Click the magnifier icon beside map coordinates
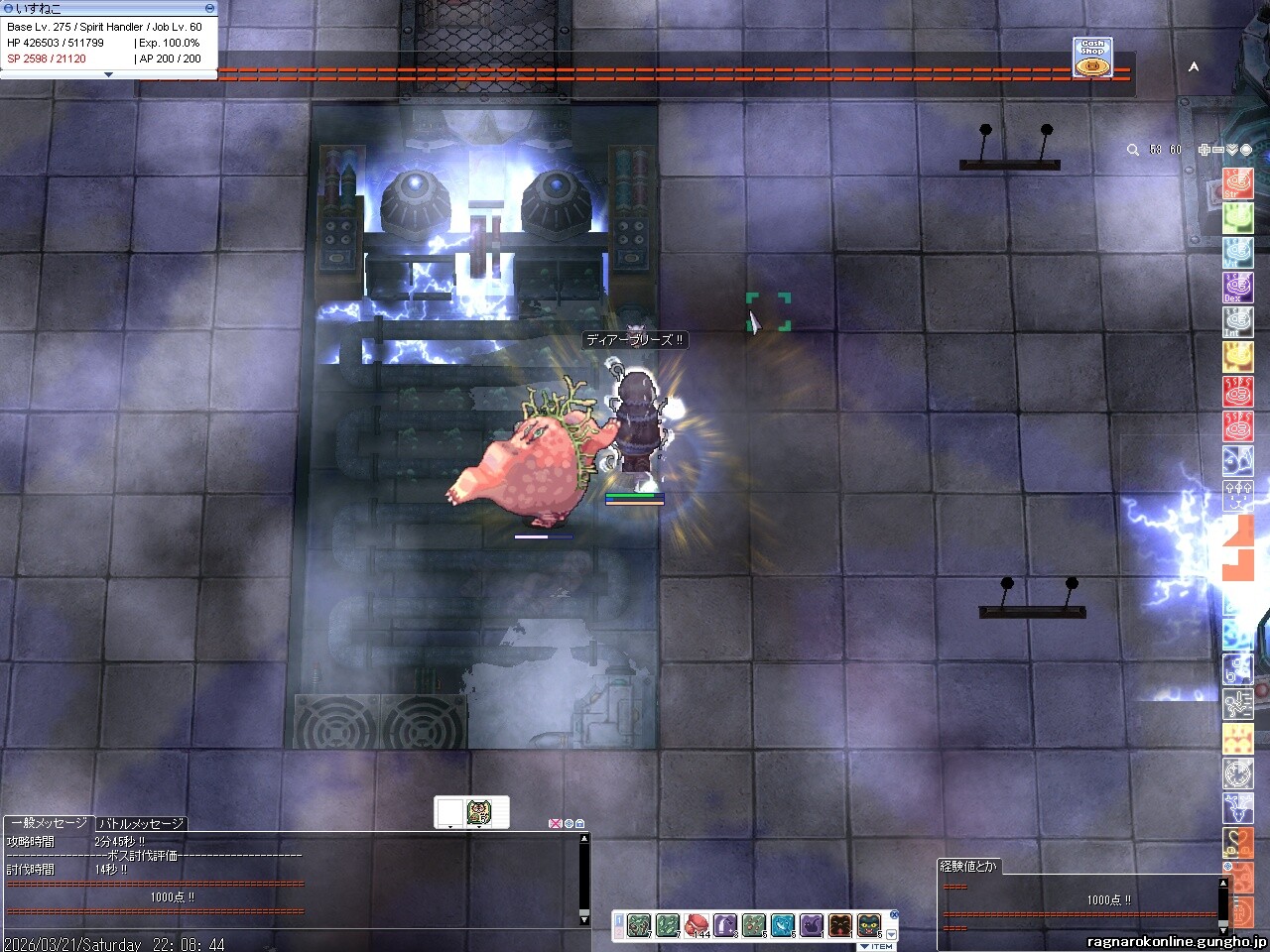Screen dimensions: 1270x952 pyautogui.click(x=1132, y=150)
